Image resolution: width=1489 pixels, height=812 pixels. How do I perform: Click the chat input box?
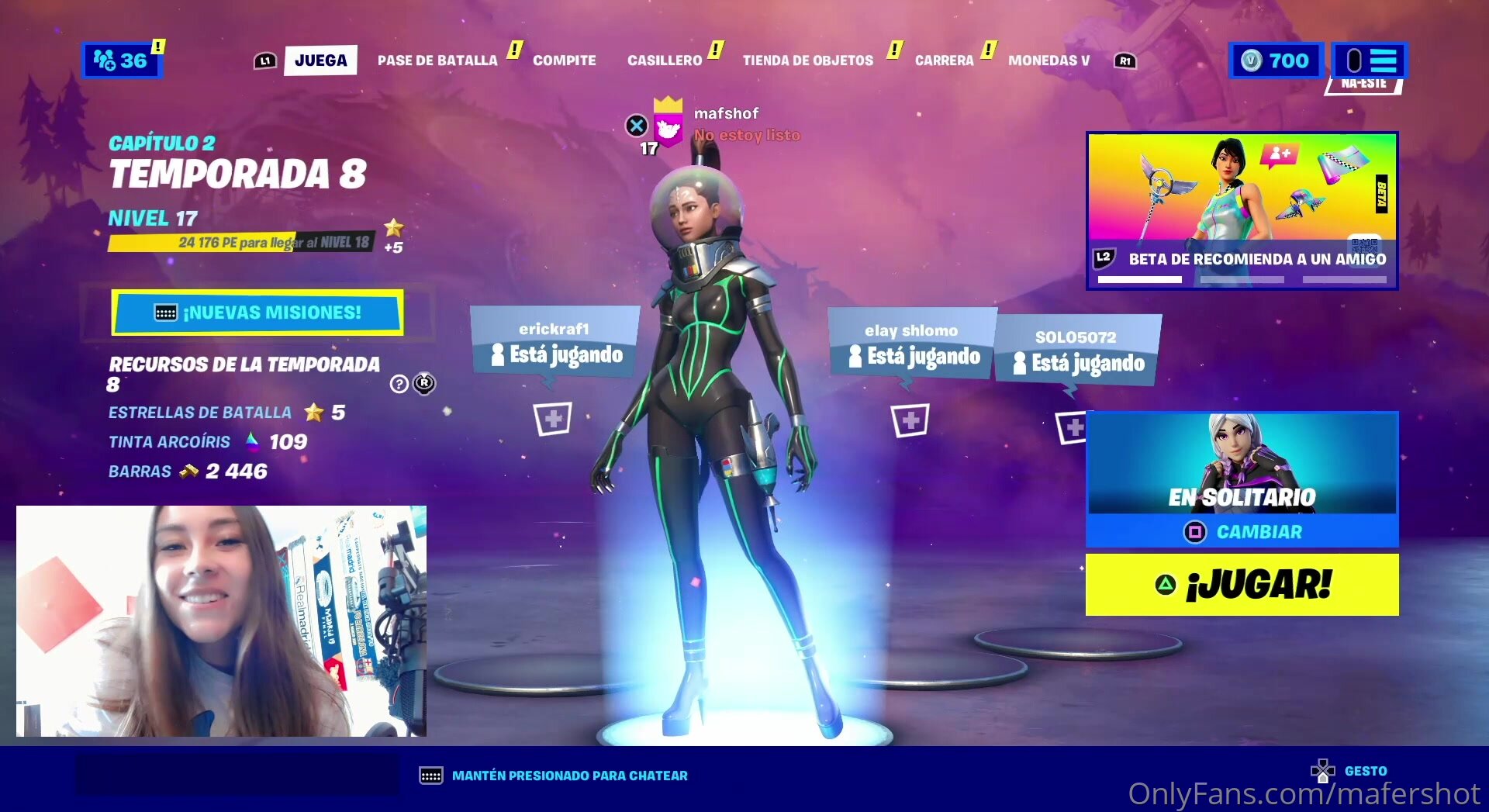click(237, 775)
